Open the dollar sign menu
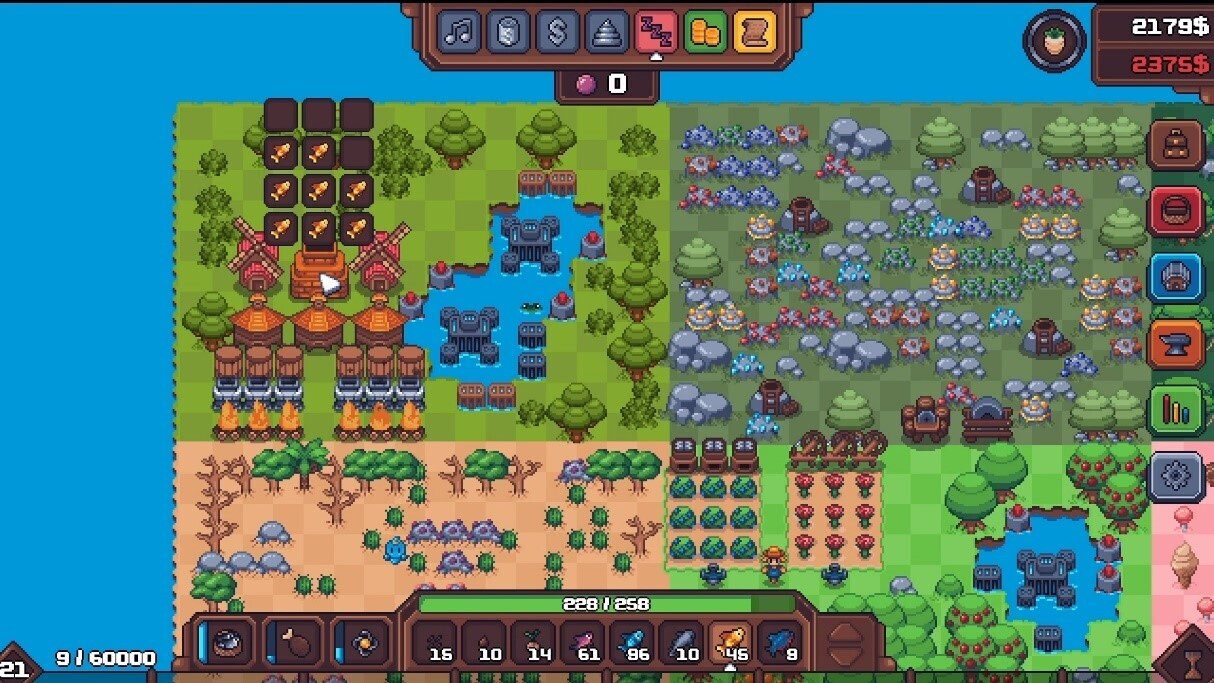Image resolution: width=1214 pixels, height=683 pixels. click(x=558, y=33)
